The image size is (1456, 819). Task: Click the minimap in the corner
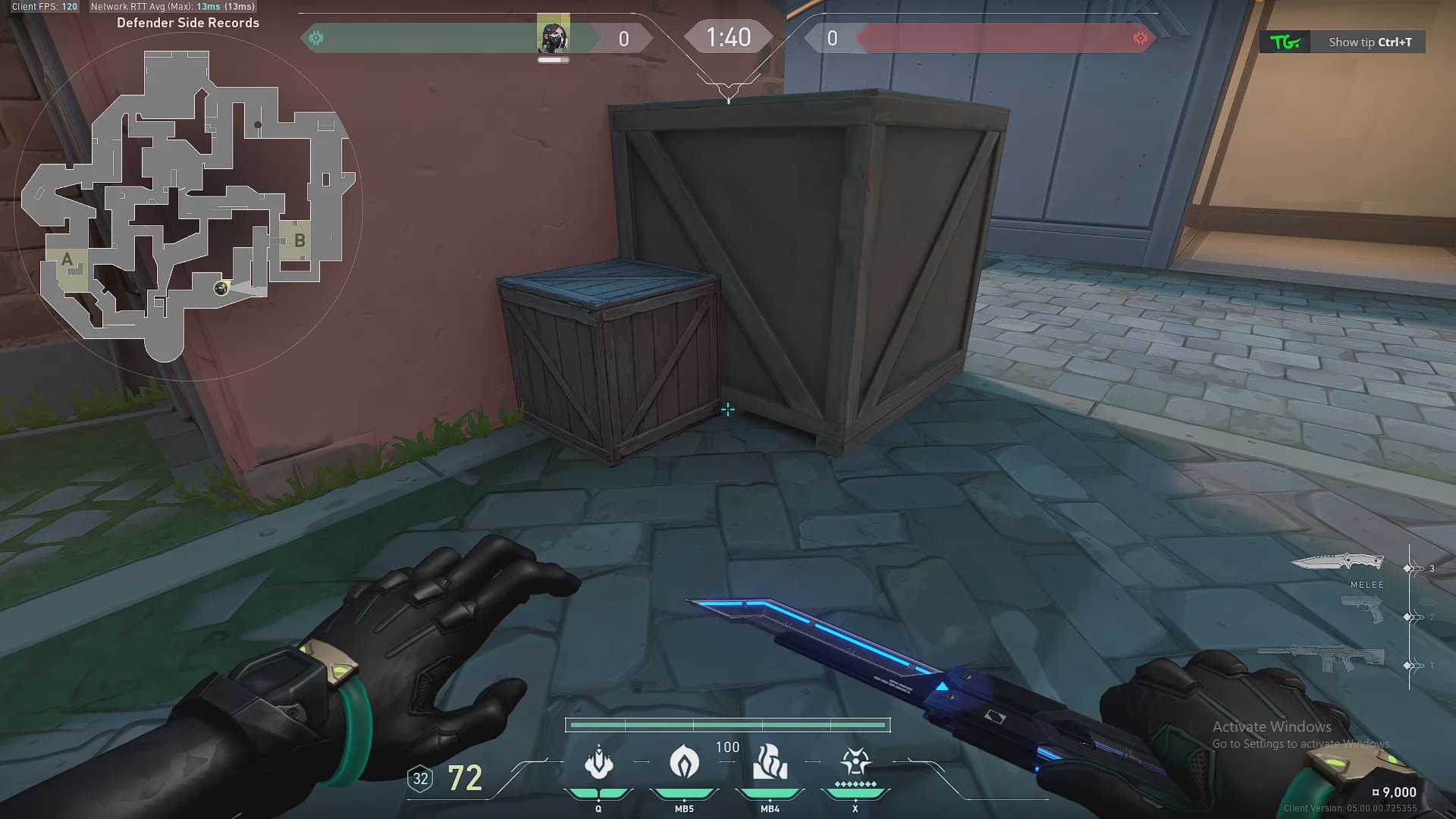[188, 205]
